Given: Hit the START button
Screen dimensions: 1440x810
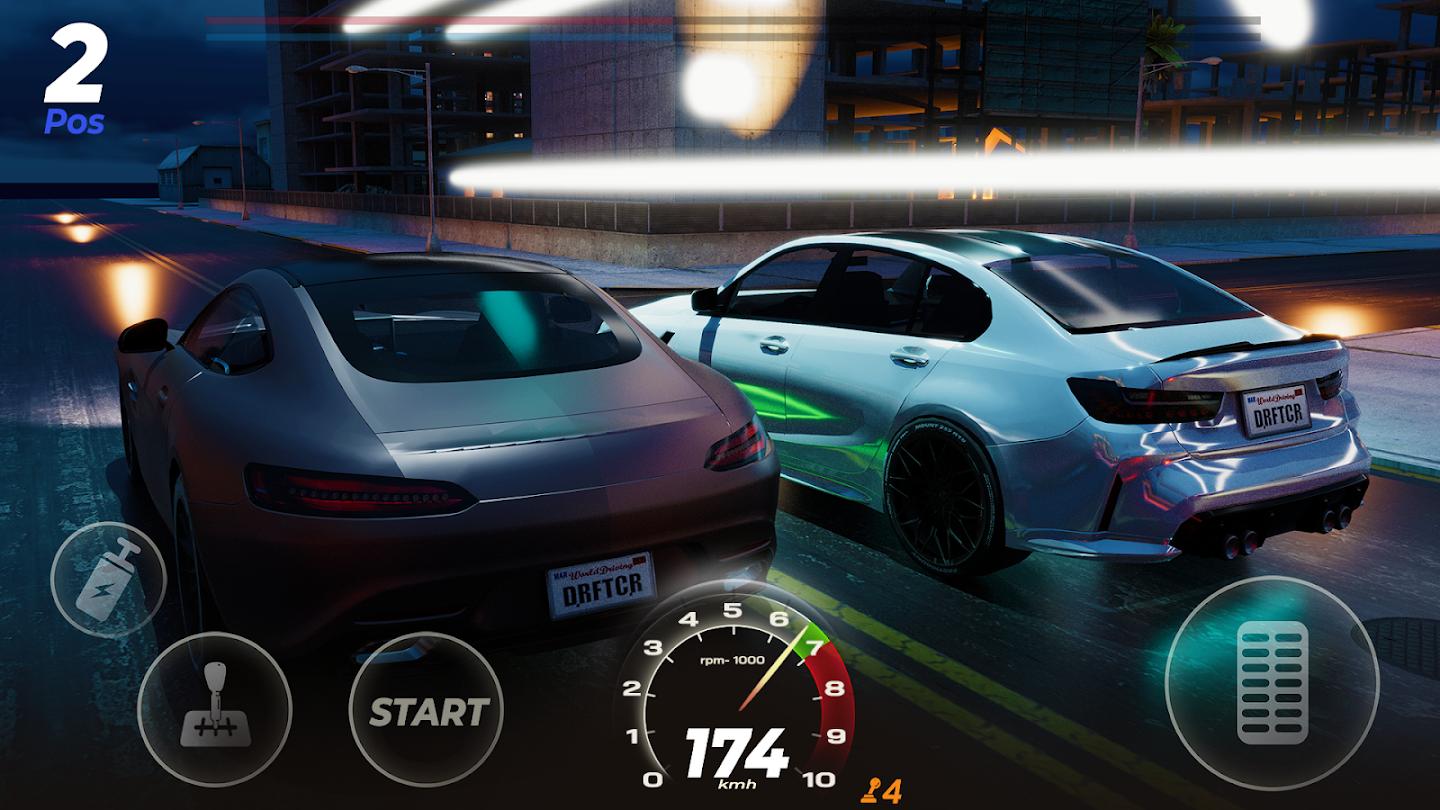Looking at the screenshot, I should pos(427,711).
